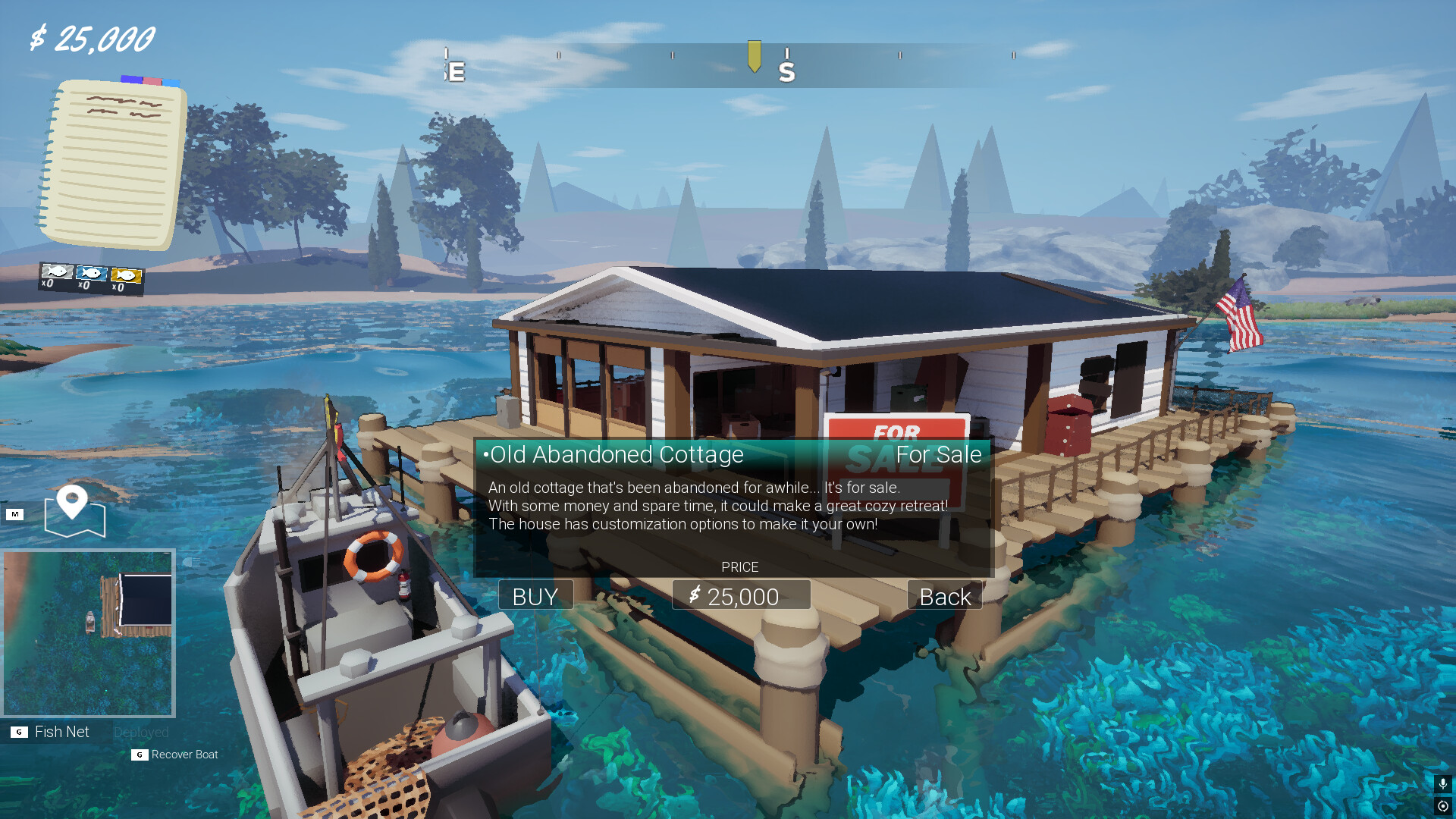Click the 25,000 price field
Image resolution: width=1456 pixels, height=819 pixels.
(741, 595)
